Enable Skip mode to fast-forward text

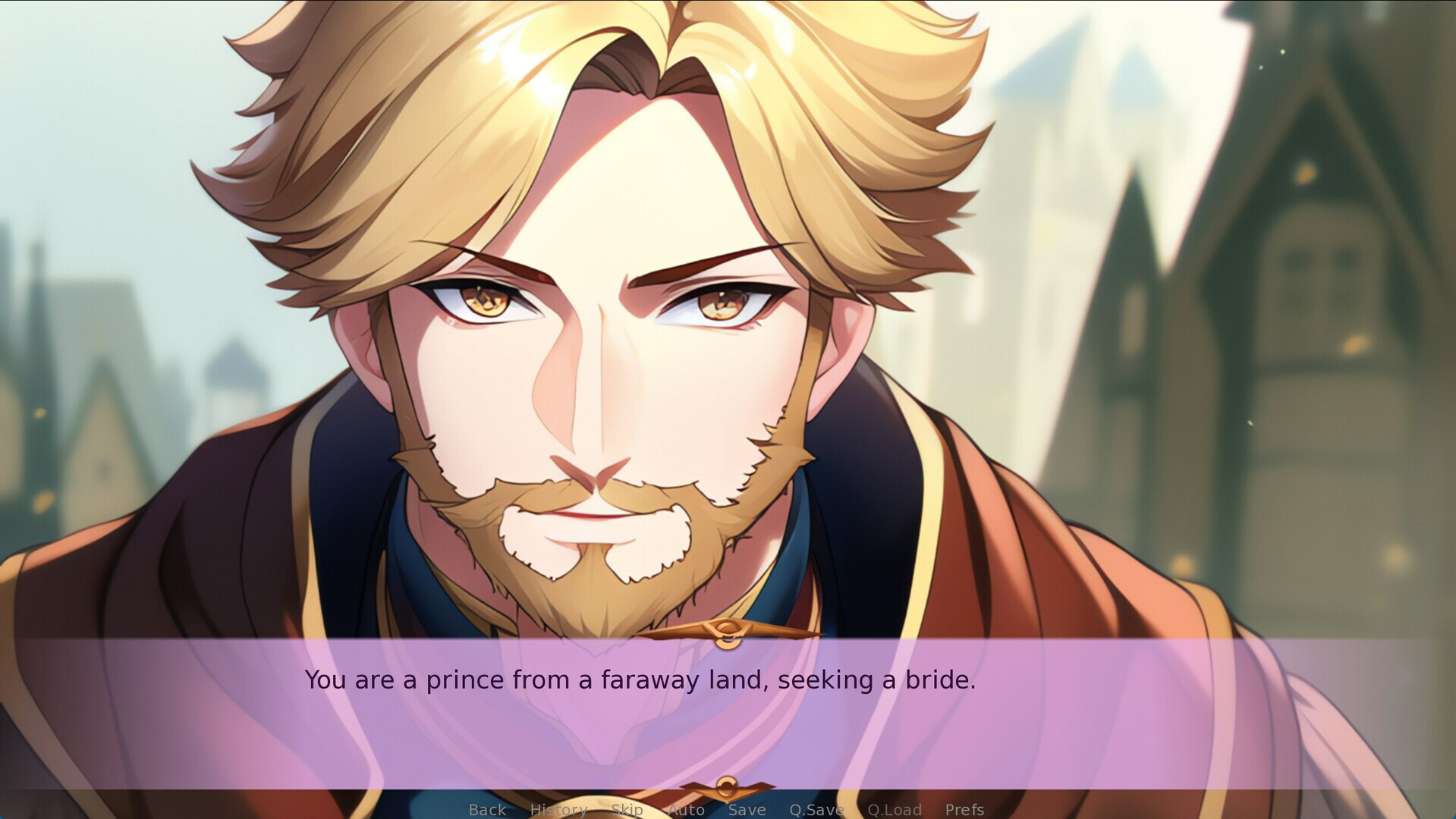click(x=626, y=809)
